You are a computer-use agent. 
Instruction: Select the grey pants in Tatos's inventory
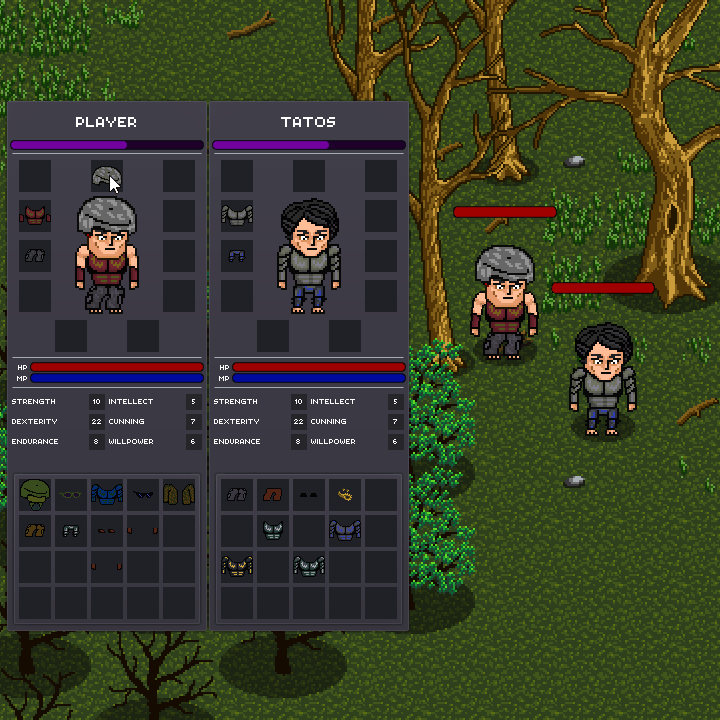point(237,494)
